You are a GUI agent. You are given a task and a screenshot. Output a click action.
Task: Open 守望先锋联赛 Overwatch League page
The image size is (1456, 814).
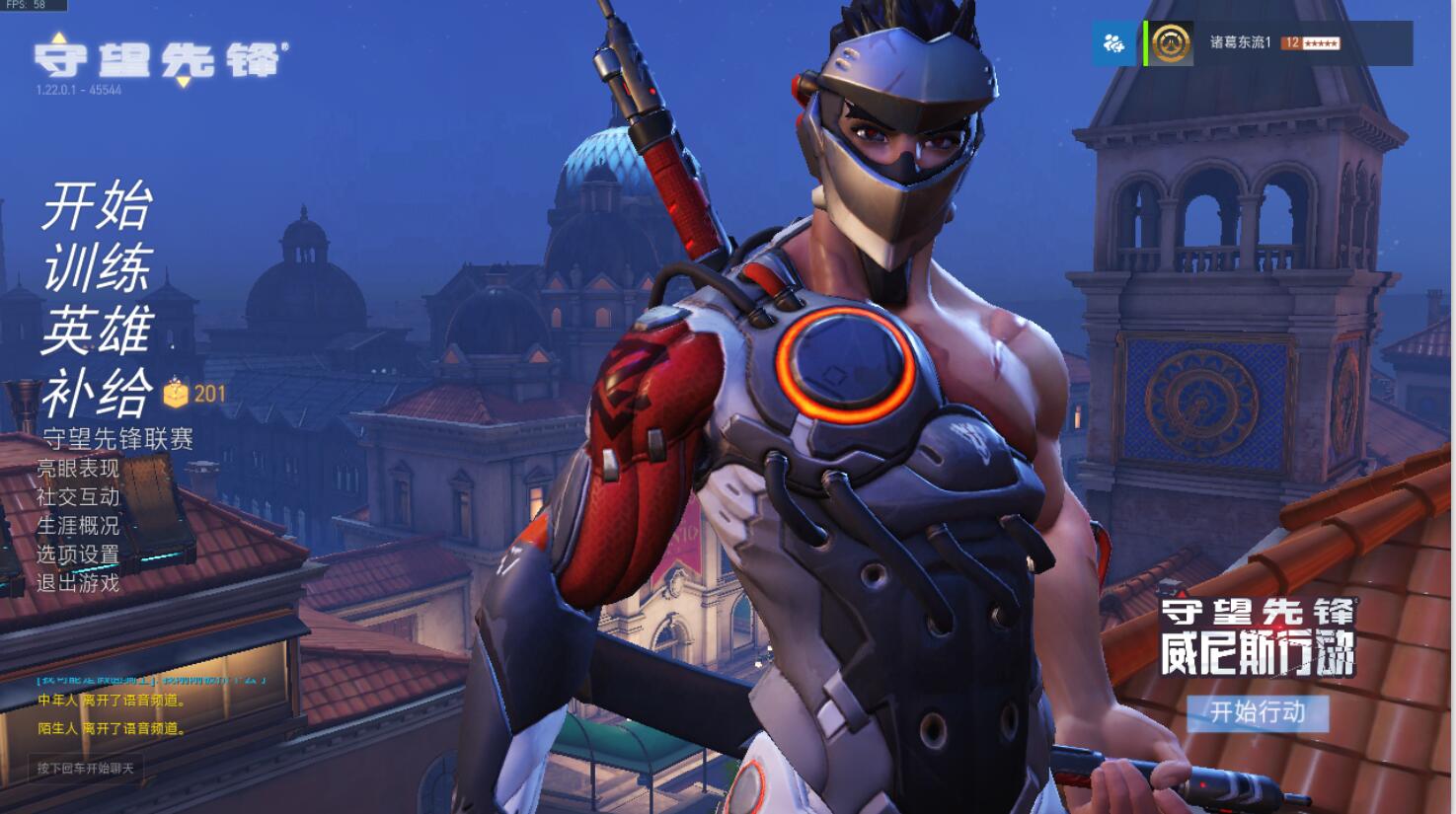pyautogui.click(x=117, y=439)
